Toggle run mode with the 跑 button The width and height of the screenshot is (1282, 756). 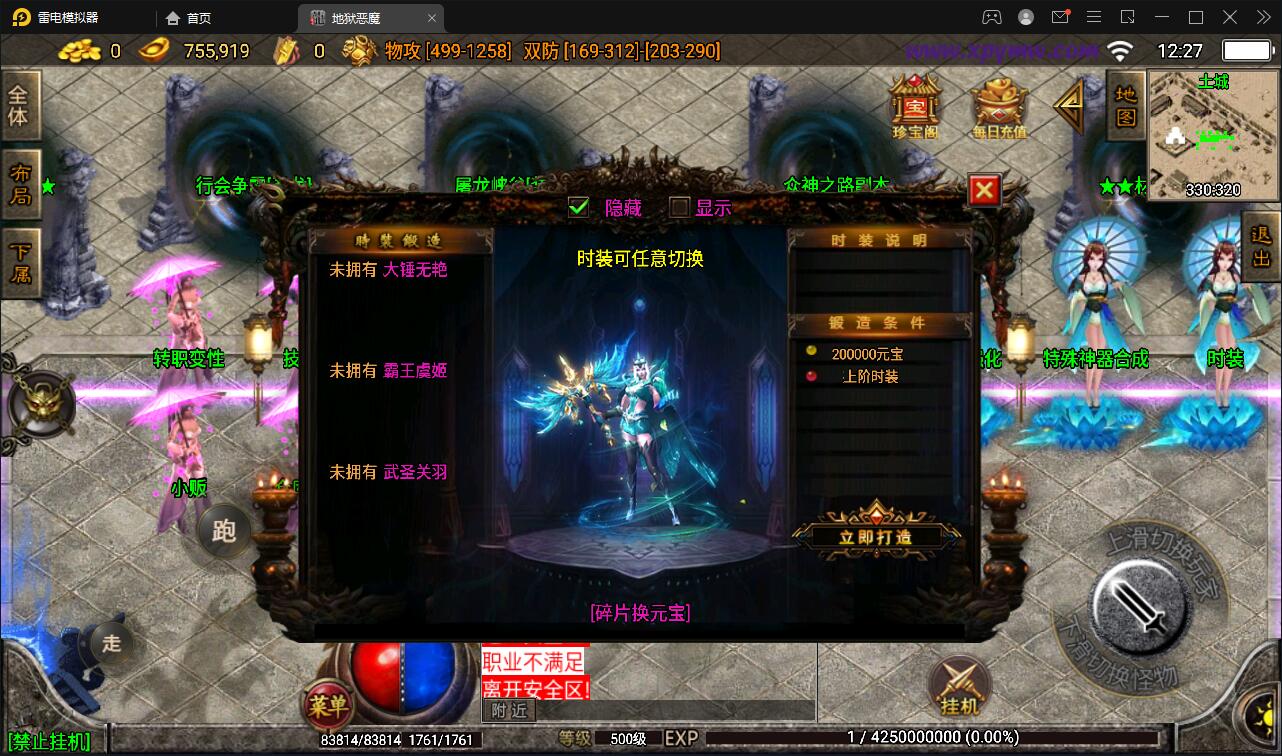tap(223, 531)
